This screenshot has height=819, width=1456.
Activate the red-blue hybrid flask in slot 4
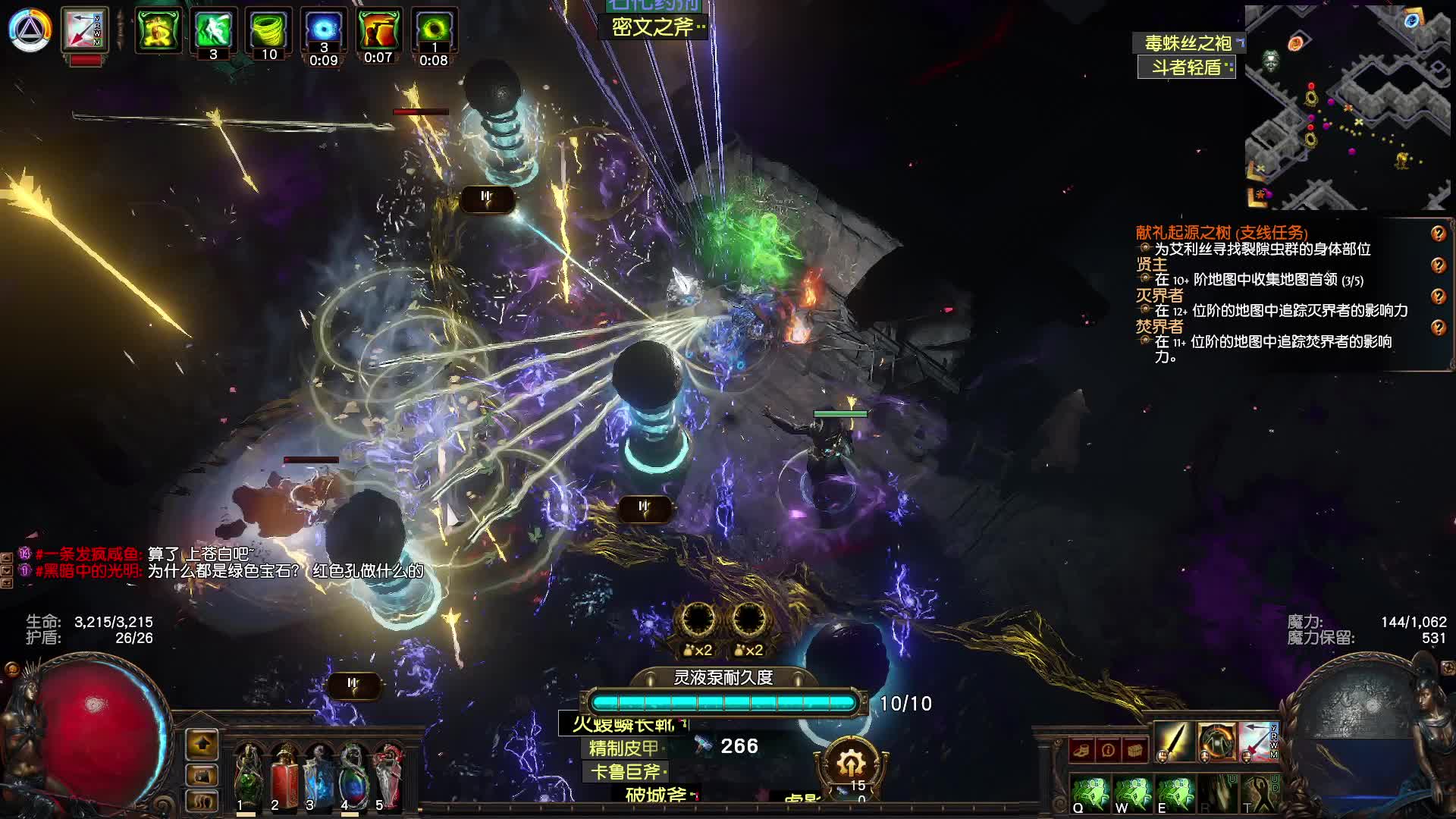tap(353, 773)
